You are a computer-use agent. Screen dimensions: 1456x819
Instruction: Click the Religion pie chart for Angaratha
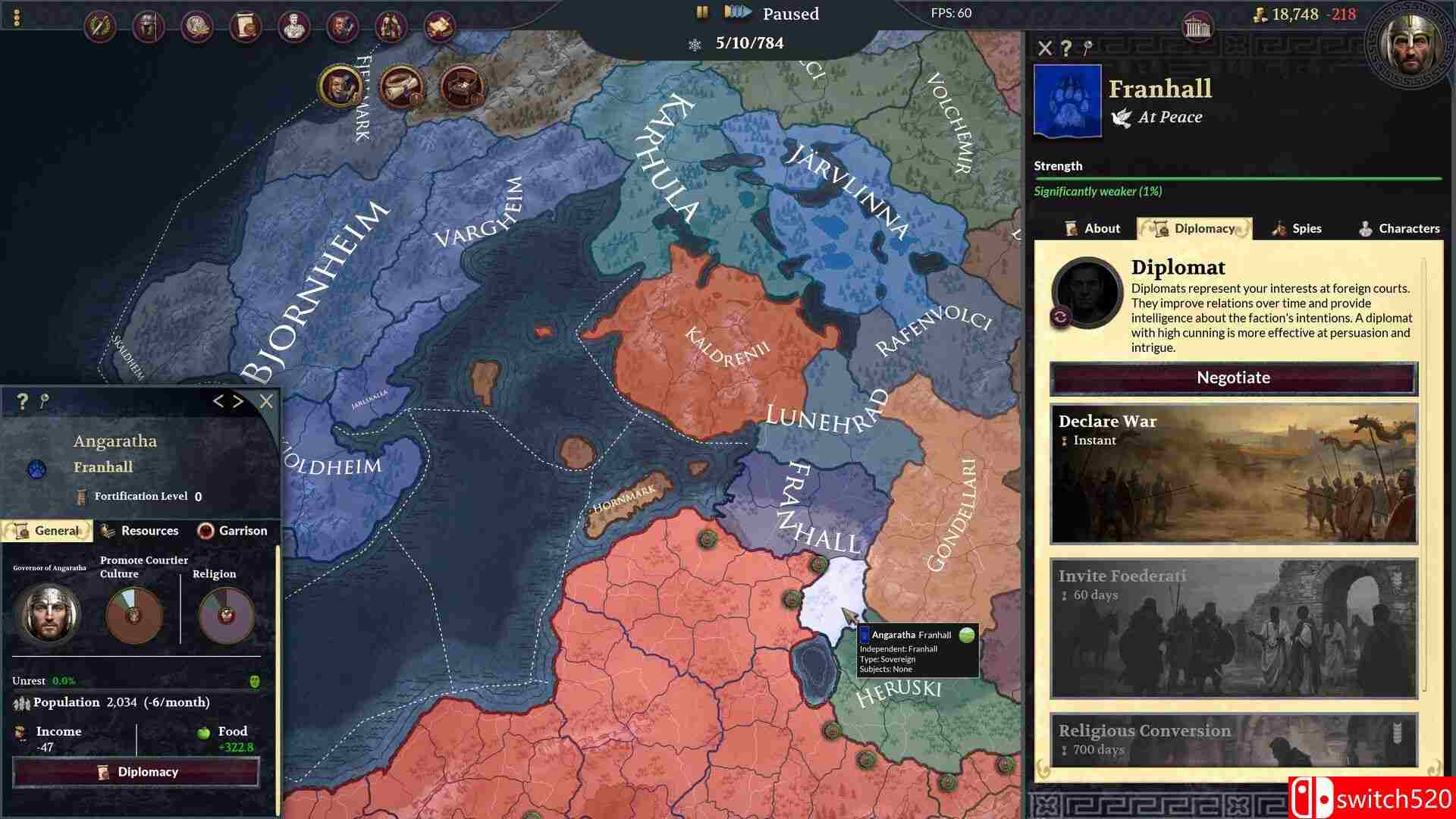(224, 616)
